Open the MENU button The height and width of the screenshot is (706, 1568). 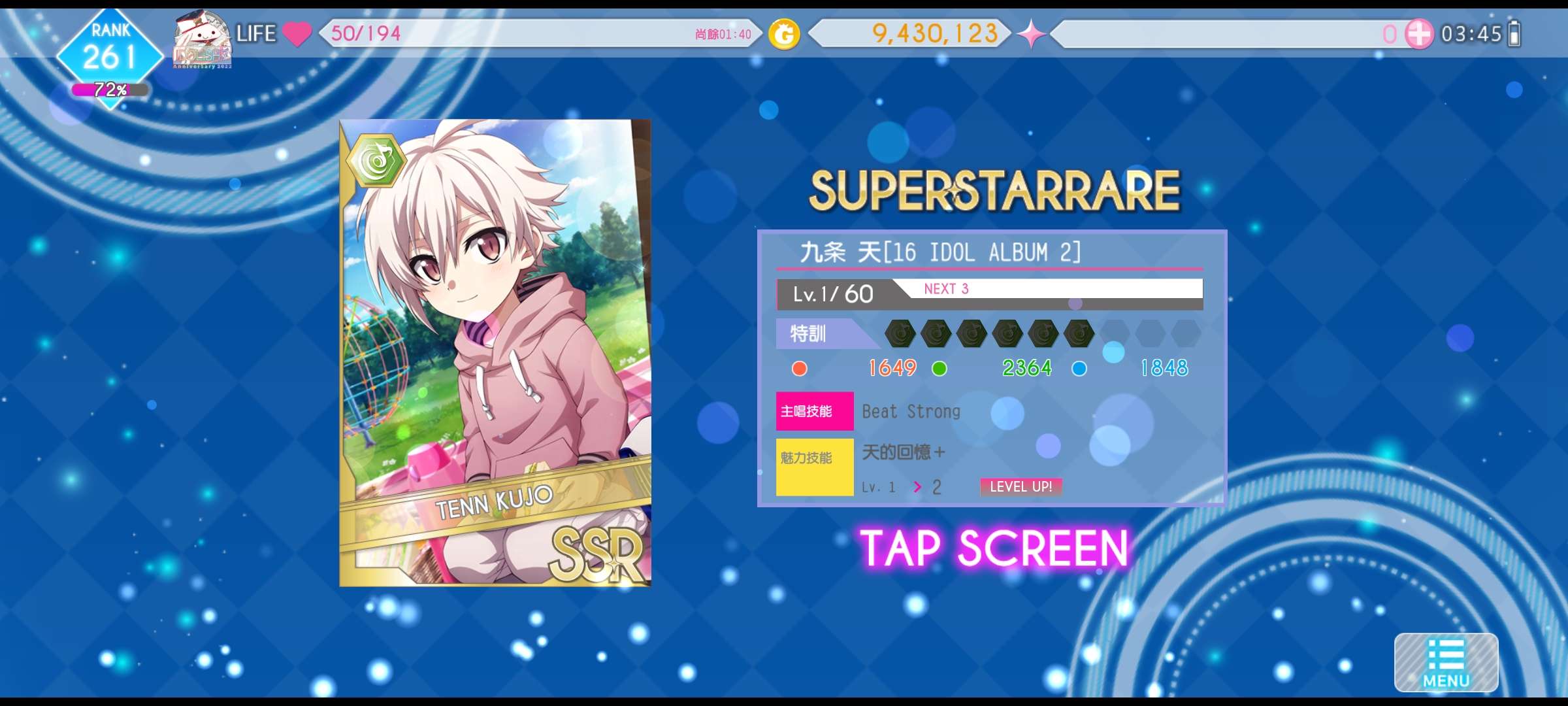(1446, 663)
